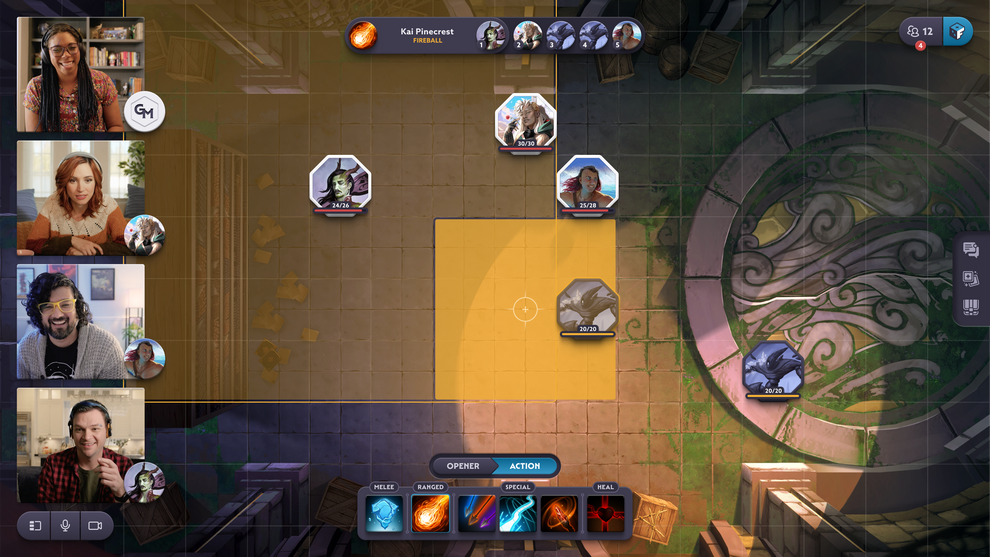Image resolution: width=990 pixels, height=557 pixels.
Task: Select the turn order portrait numbered 1
Action: point(491,35)
